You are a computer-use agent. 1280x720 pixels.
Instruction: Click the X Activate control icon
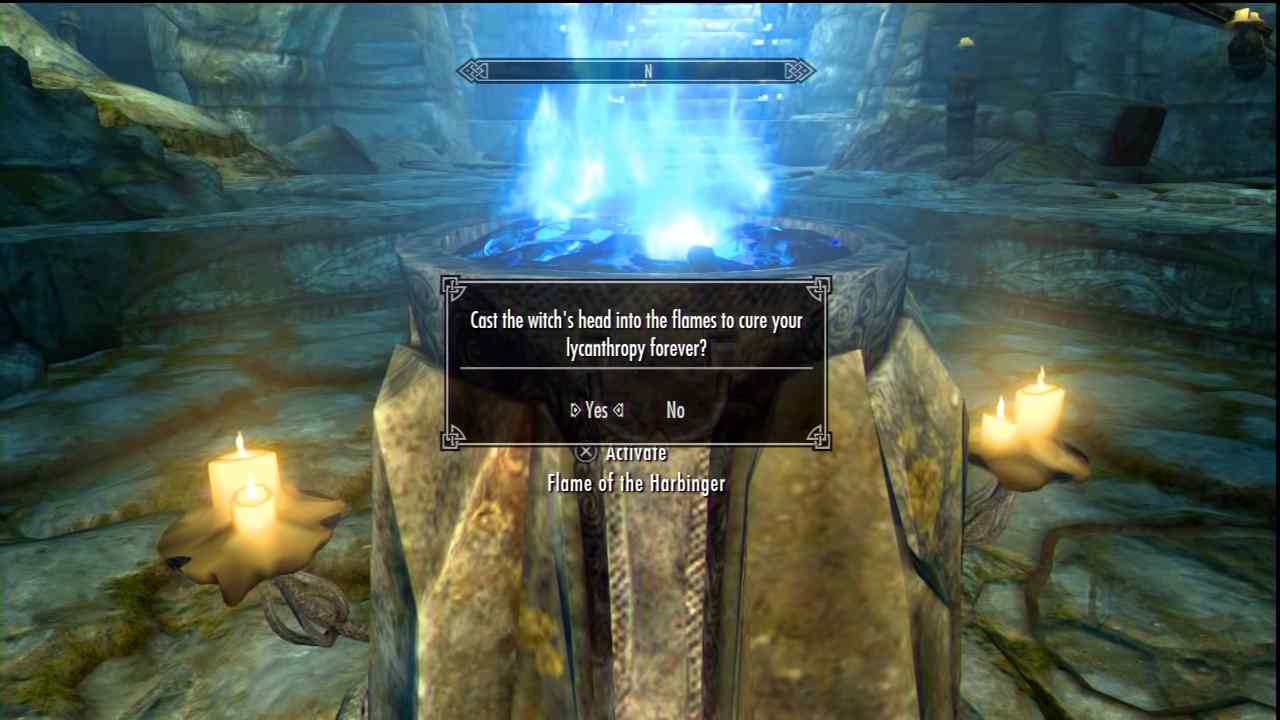[585, 452]
